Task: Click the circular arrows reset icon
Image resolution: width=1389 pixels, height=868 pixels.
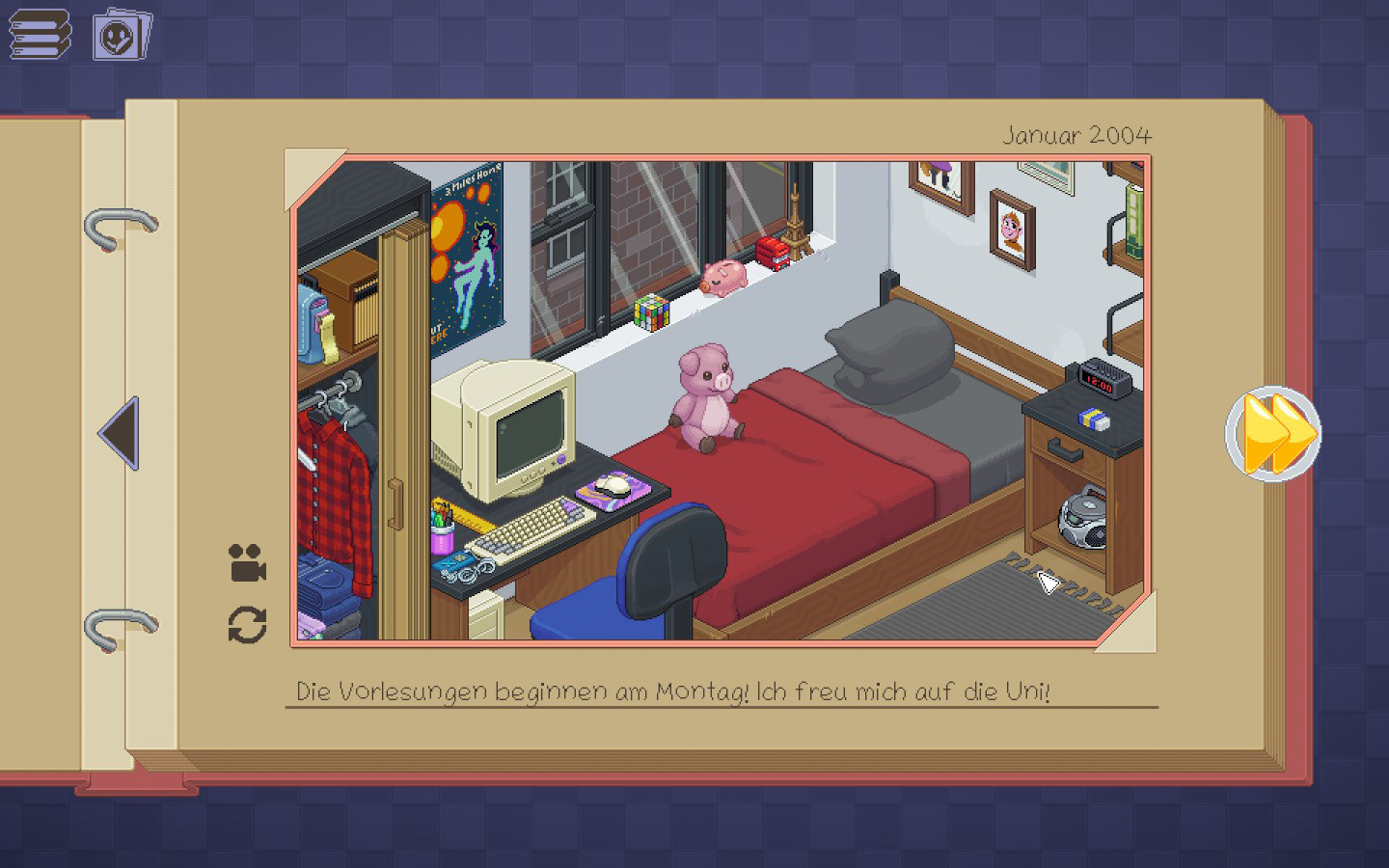Action: coord(247,625)
